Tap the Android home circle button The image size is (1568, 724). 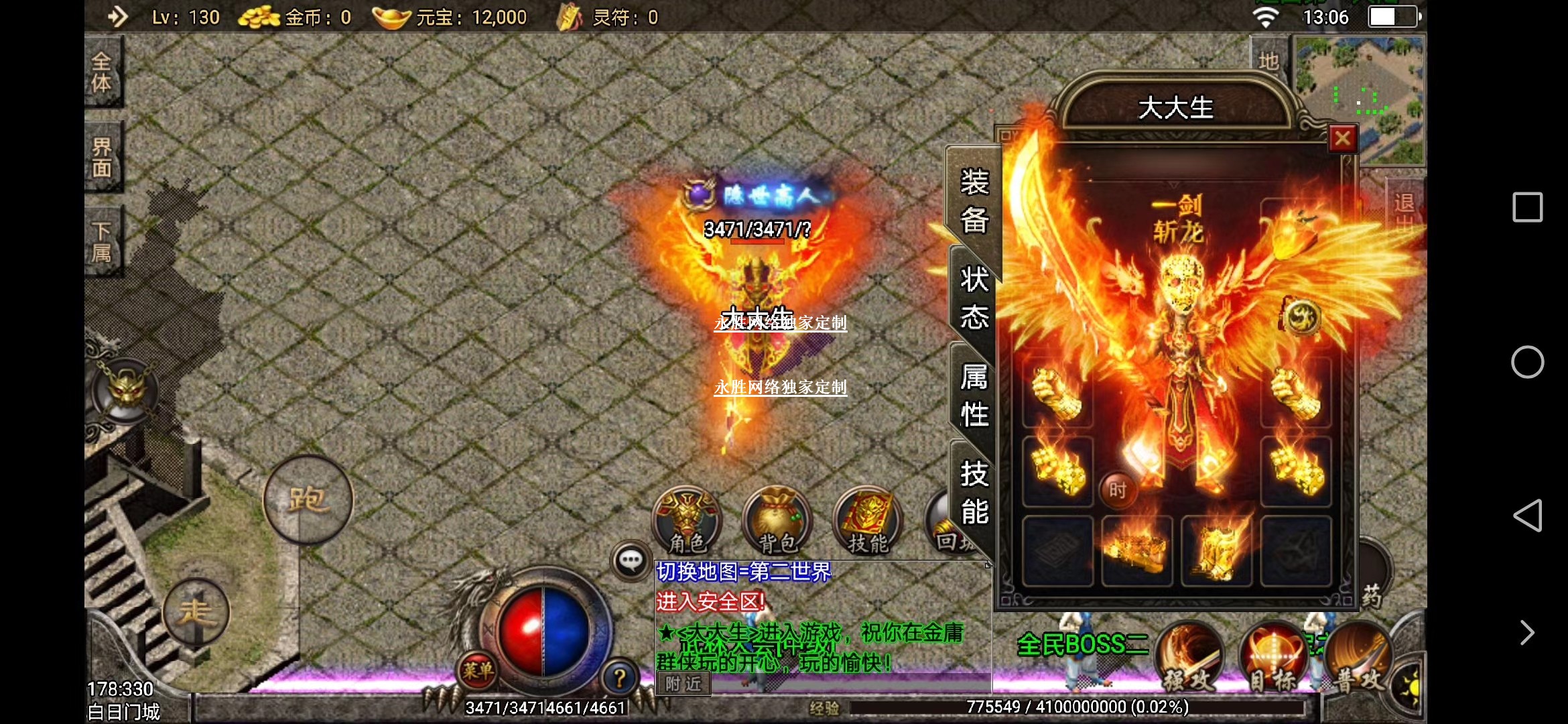[1527, 363]
